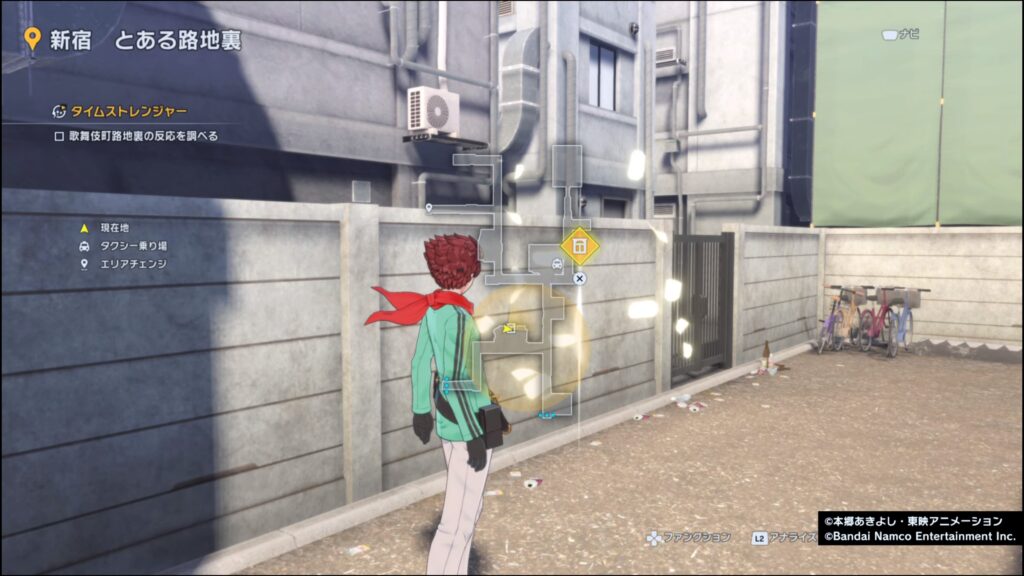This screenshot has height=576, width=1024.
Task: Click the 新宿 とある路地裏 location header
Action: point(133,40)
